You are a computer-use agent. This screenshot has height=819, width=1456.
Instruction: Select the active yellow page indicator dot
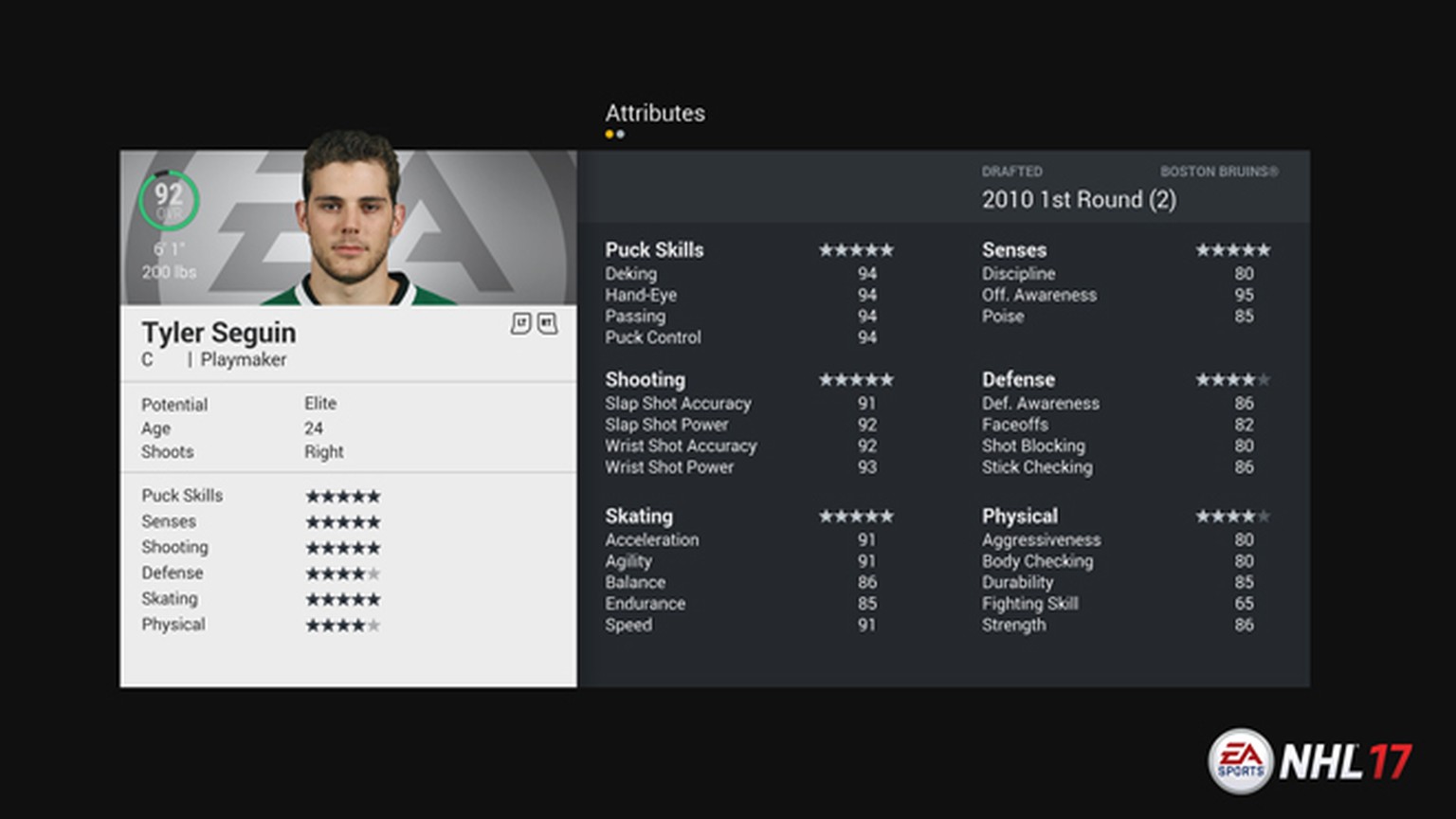tap(610, 135)
